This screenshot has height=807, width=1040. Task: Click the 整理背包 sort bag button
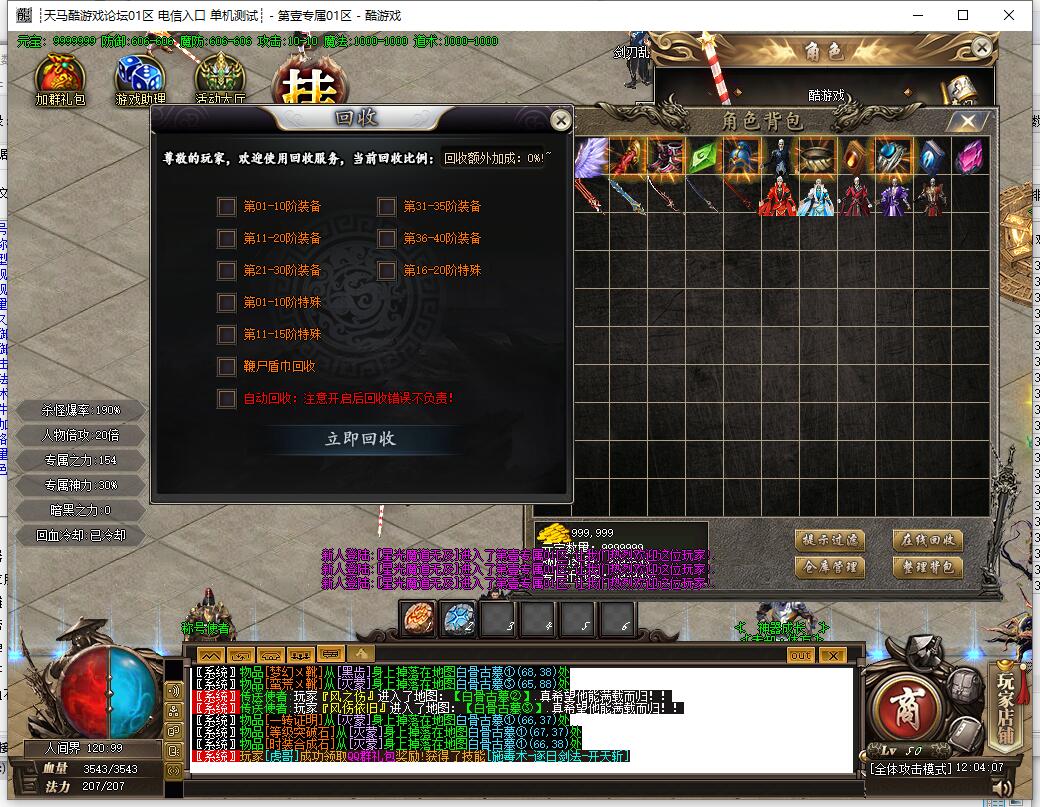(x=927, y=567)
